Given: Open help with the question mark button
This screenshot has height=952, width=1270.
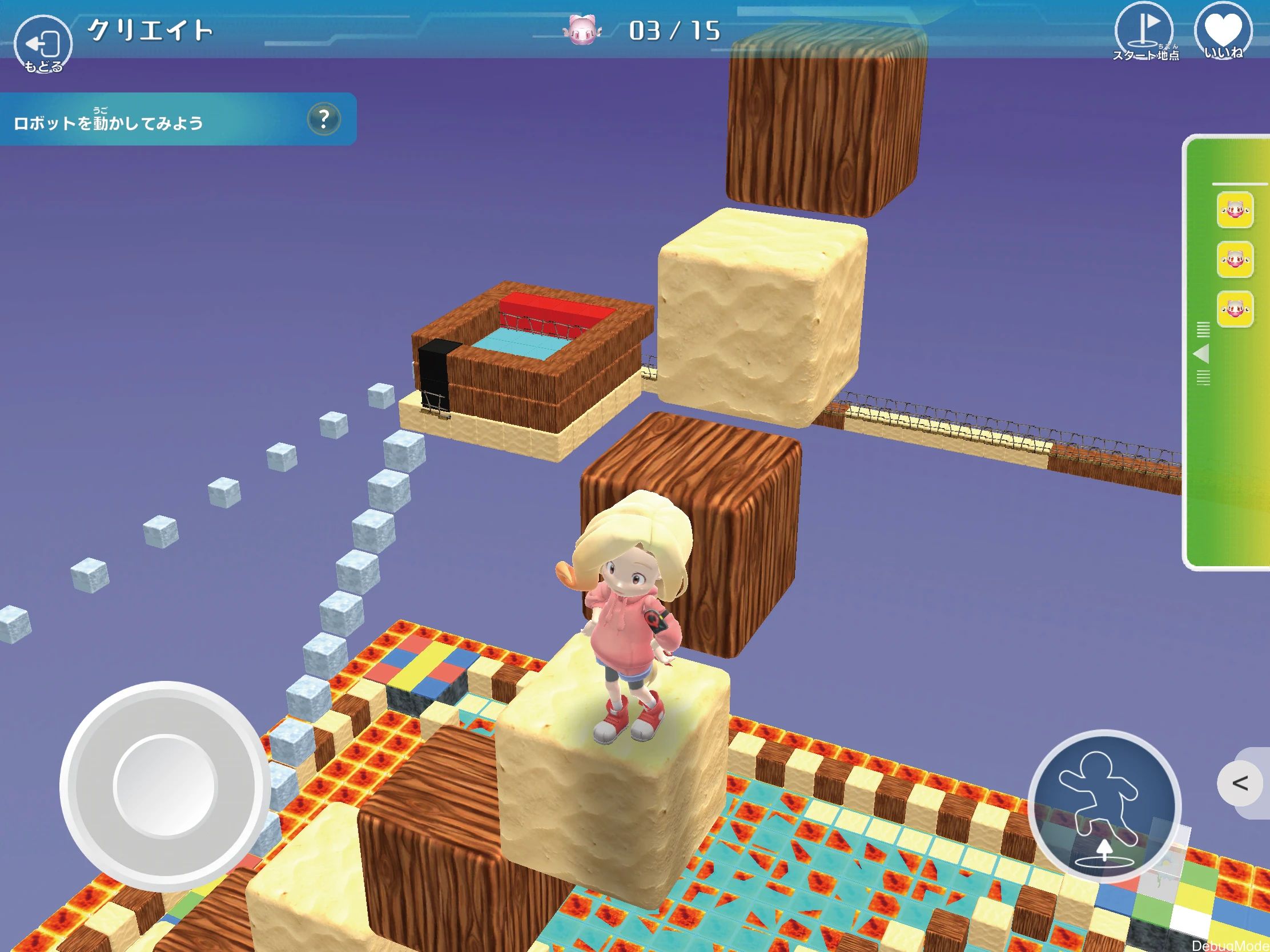Looking at the screenshot, I should coord(324,119).
